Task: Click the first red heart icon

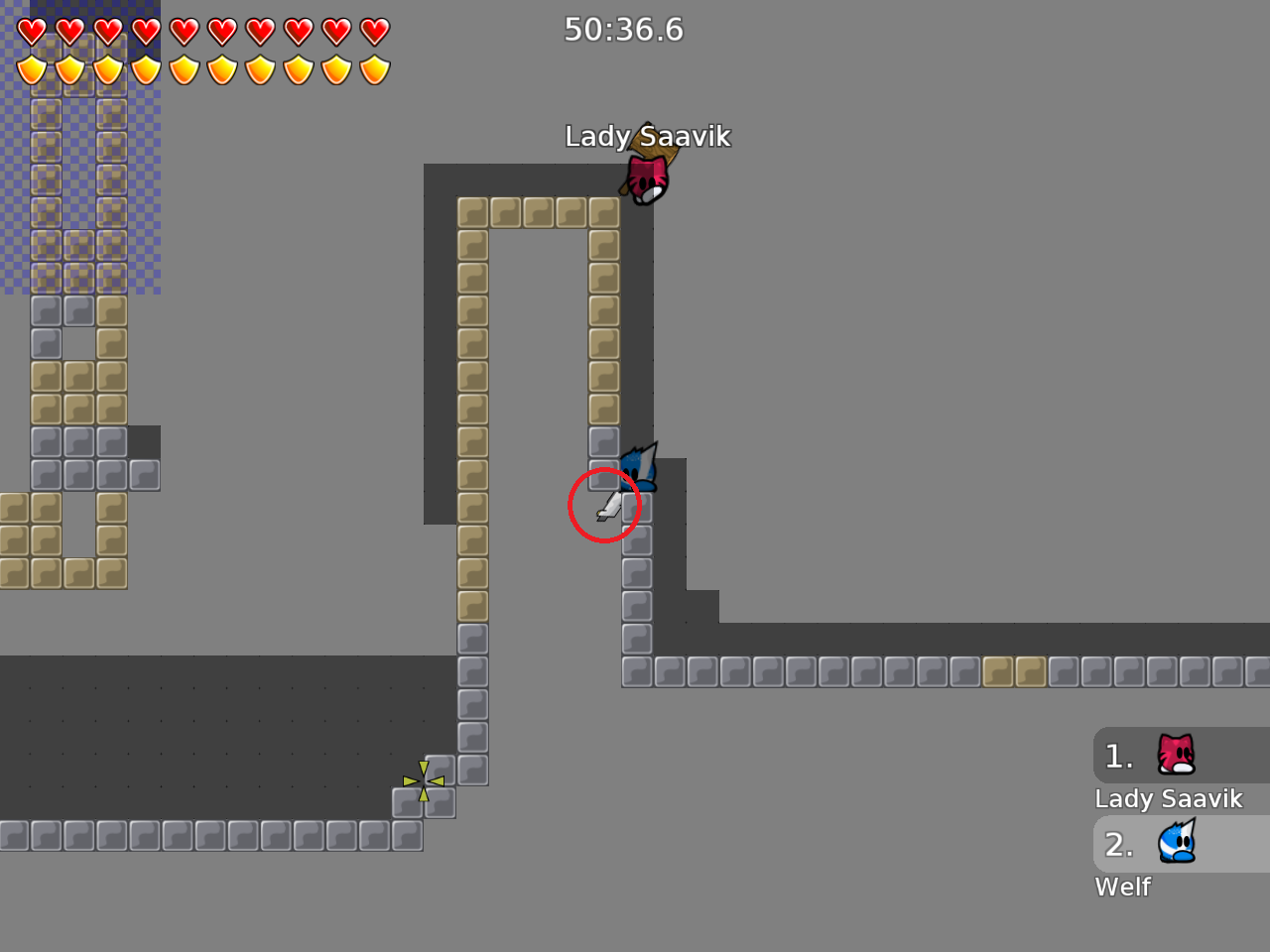Action: click(x=31, y=31)
